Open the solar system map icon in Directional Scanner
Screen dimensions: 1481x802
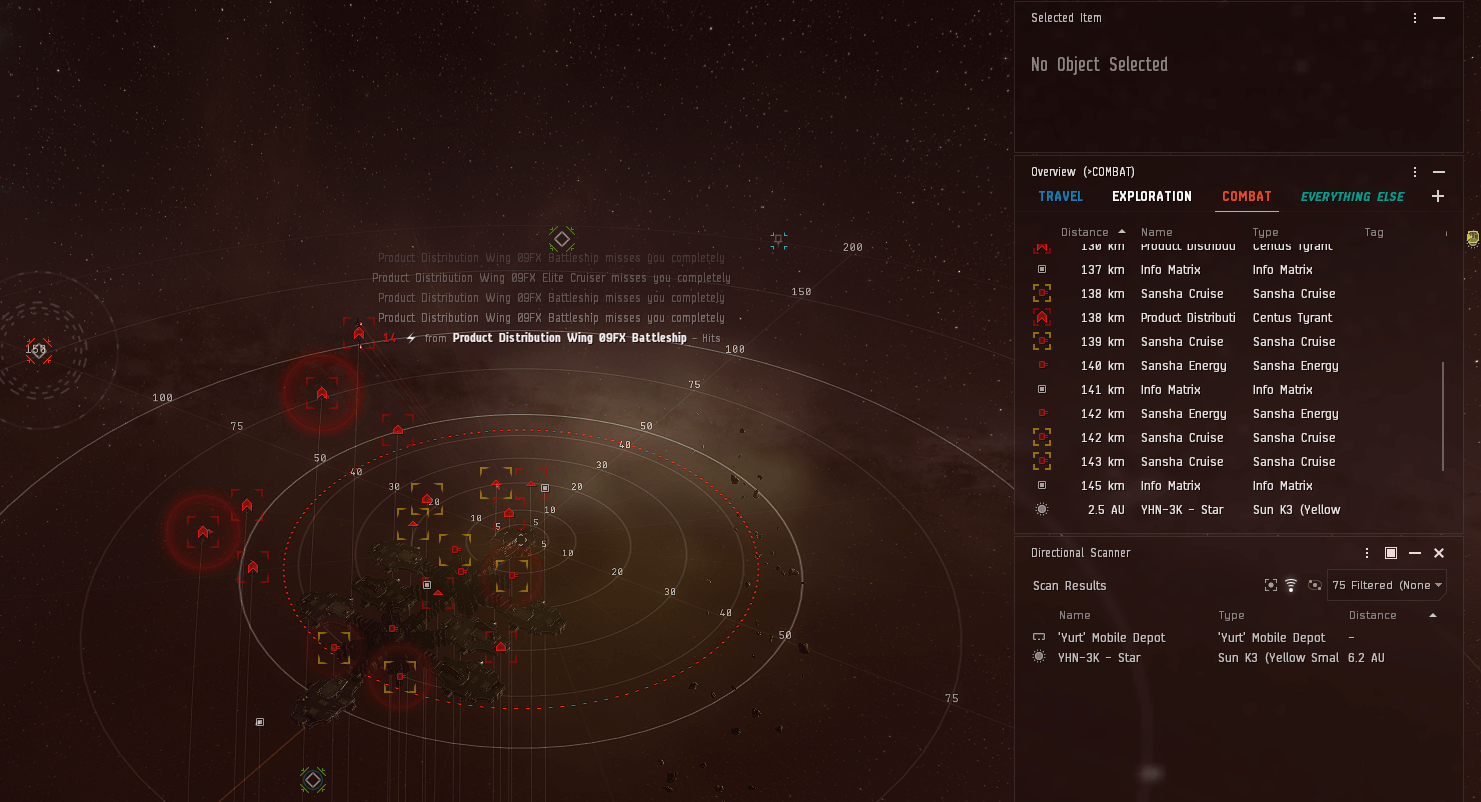click(x=1314, y=585)
